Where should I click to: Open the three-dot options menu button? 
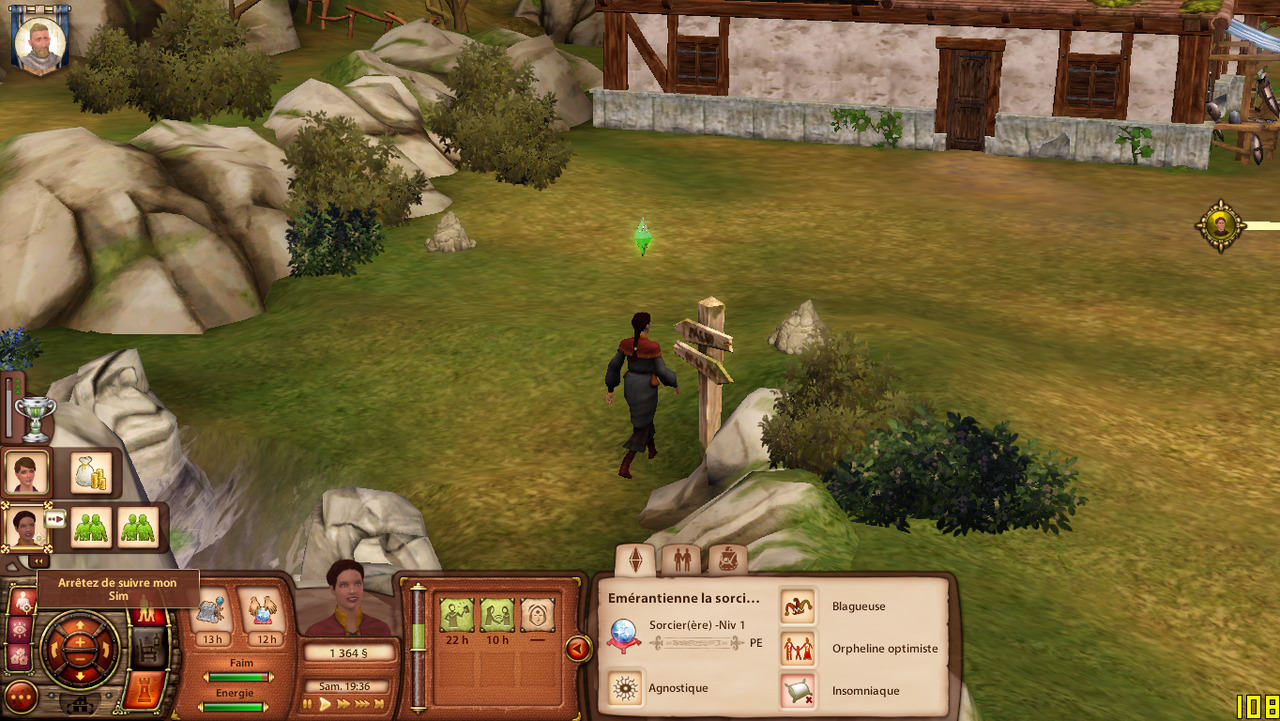pos(21,696)
